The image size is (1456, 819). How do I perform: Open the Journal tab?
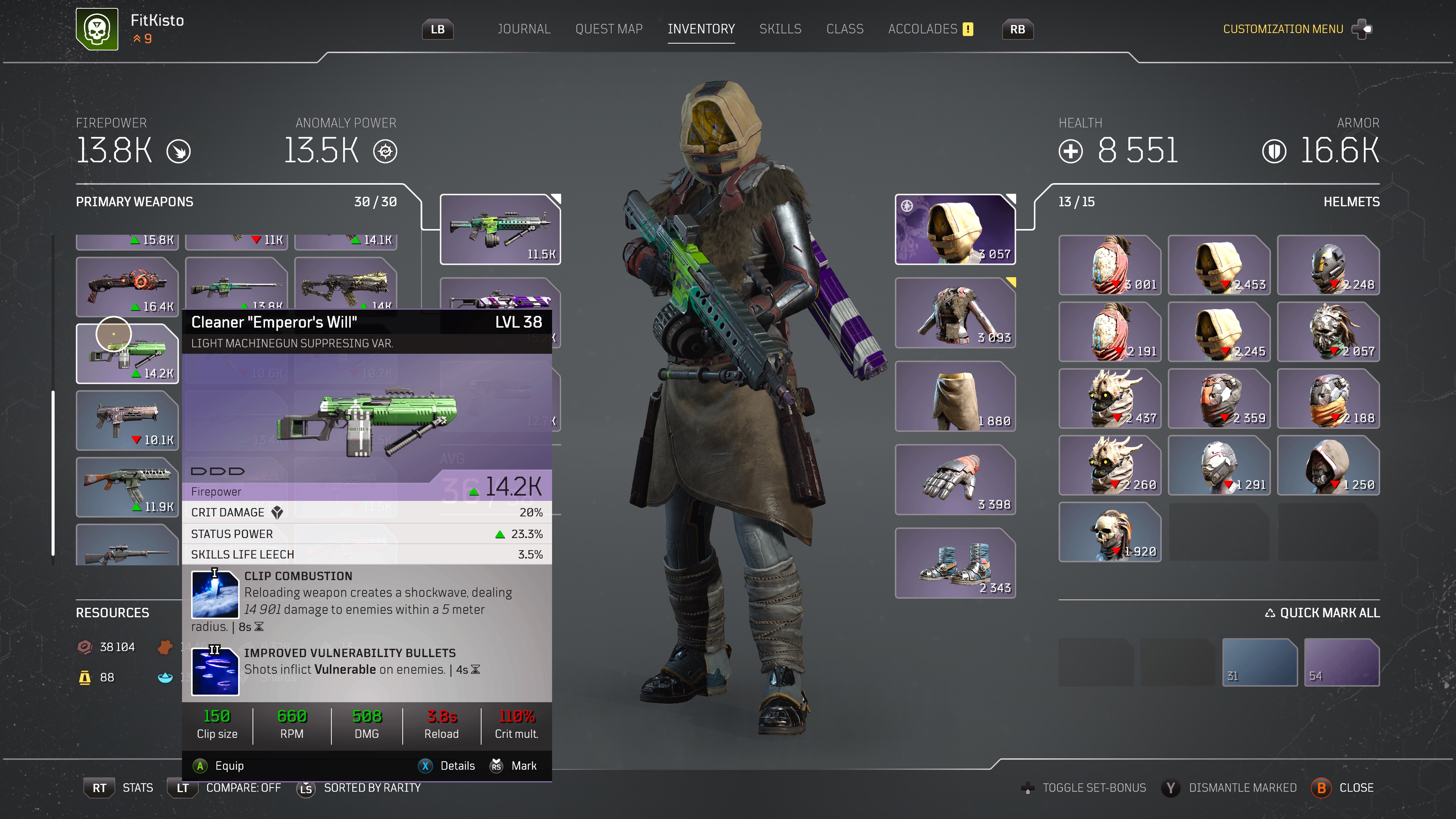[x=523, y=29]
